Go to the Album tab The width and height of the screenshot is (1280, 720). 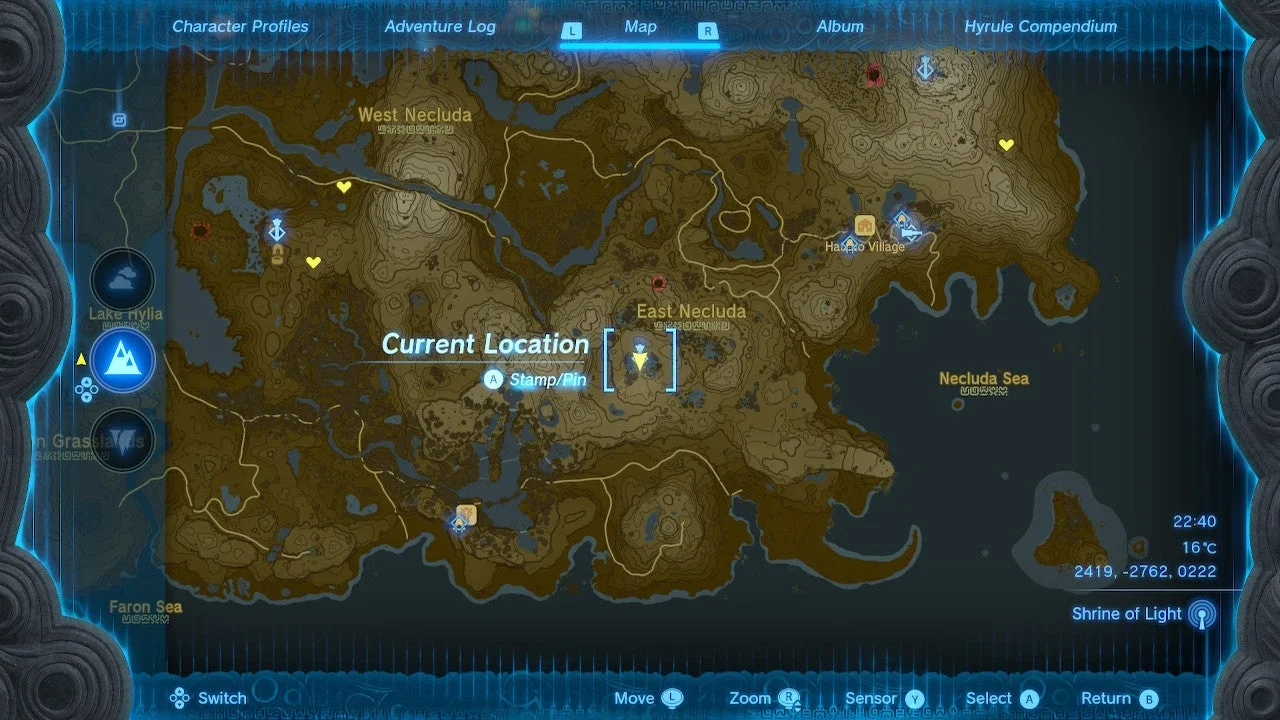[840, 27]
